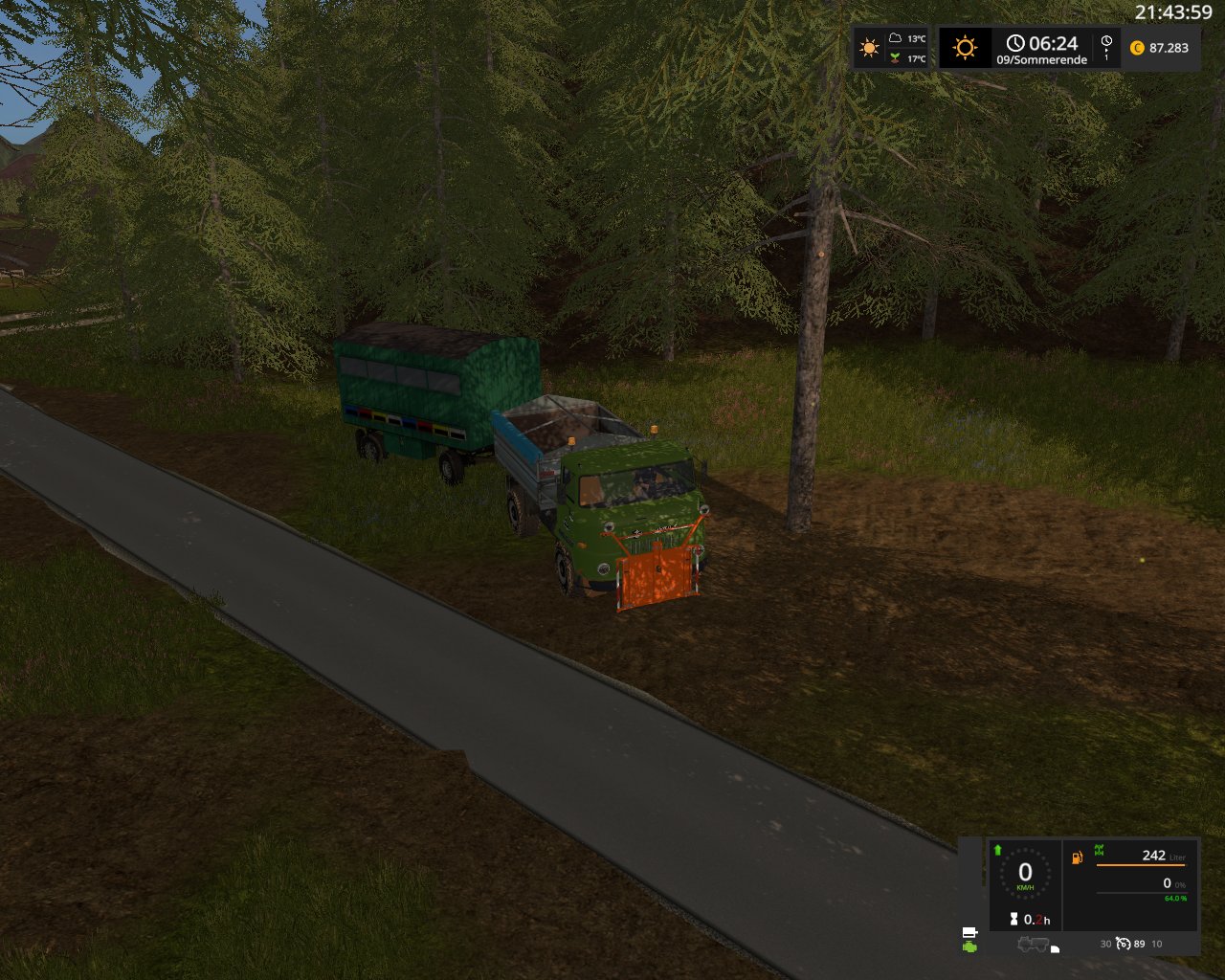Click the soil temperature seedling icon

[x=895, y=58]
